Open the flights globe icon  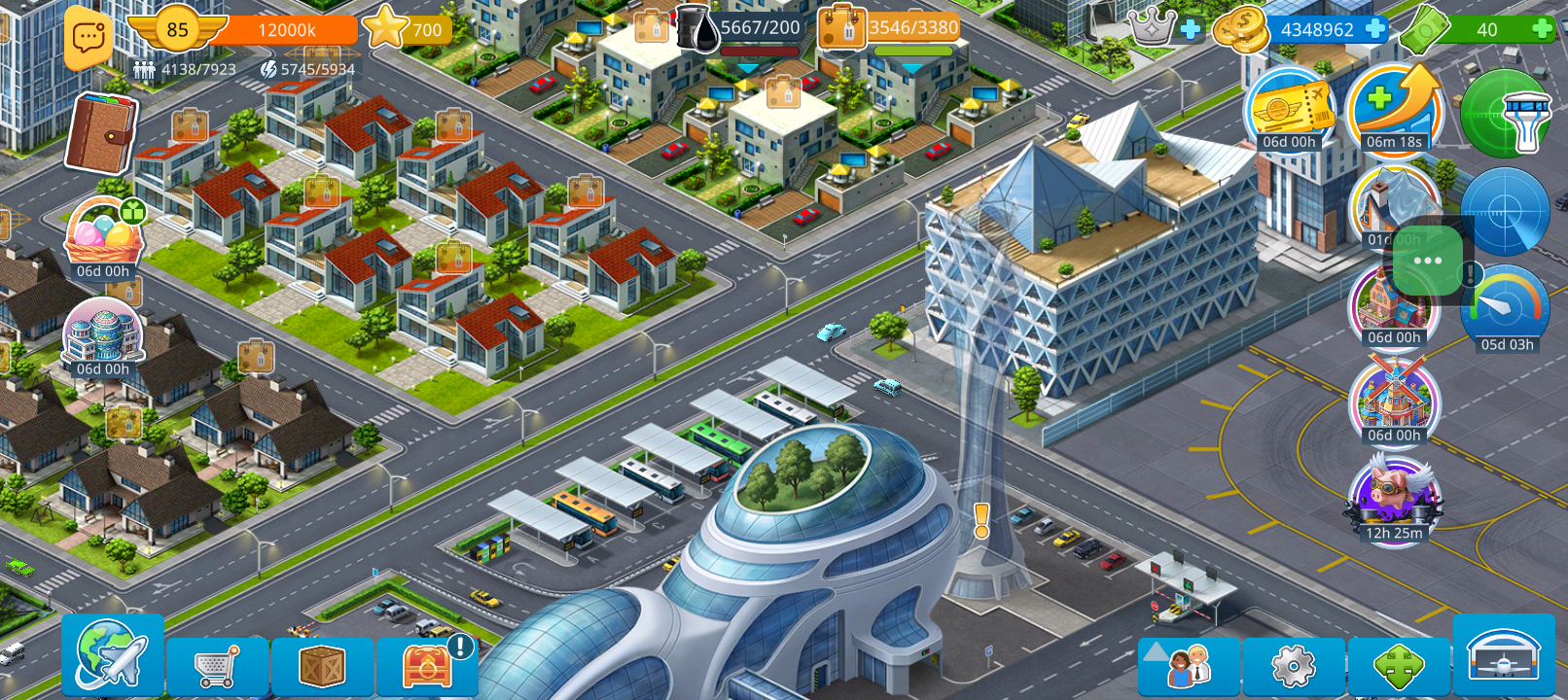tap(112, 661)
